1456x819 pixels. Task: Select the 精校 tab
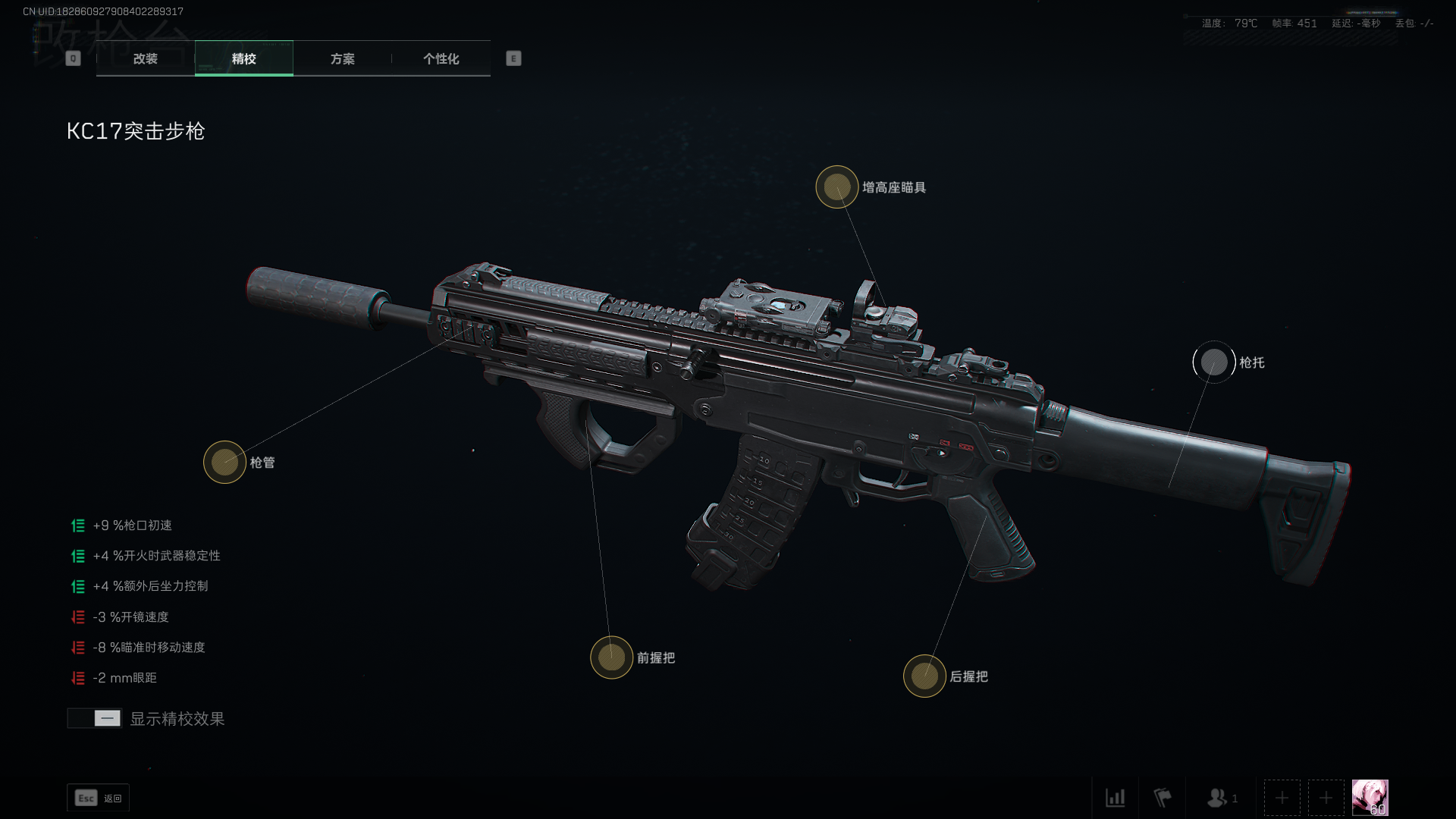243,58
